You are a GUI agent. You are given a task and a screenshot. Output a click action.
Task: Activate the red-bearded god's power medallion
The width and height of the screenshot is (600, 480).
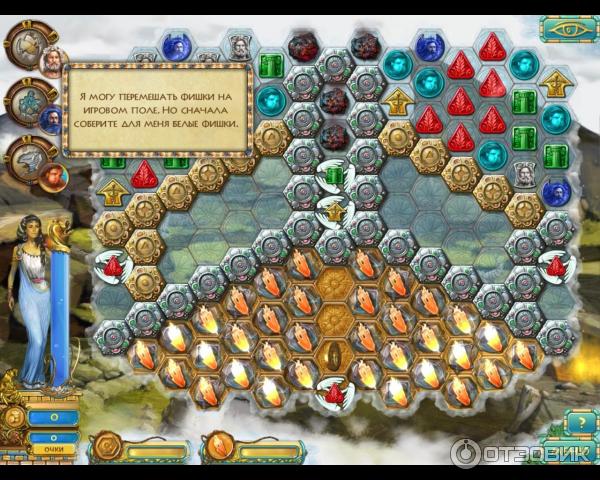pos(27,157)
